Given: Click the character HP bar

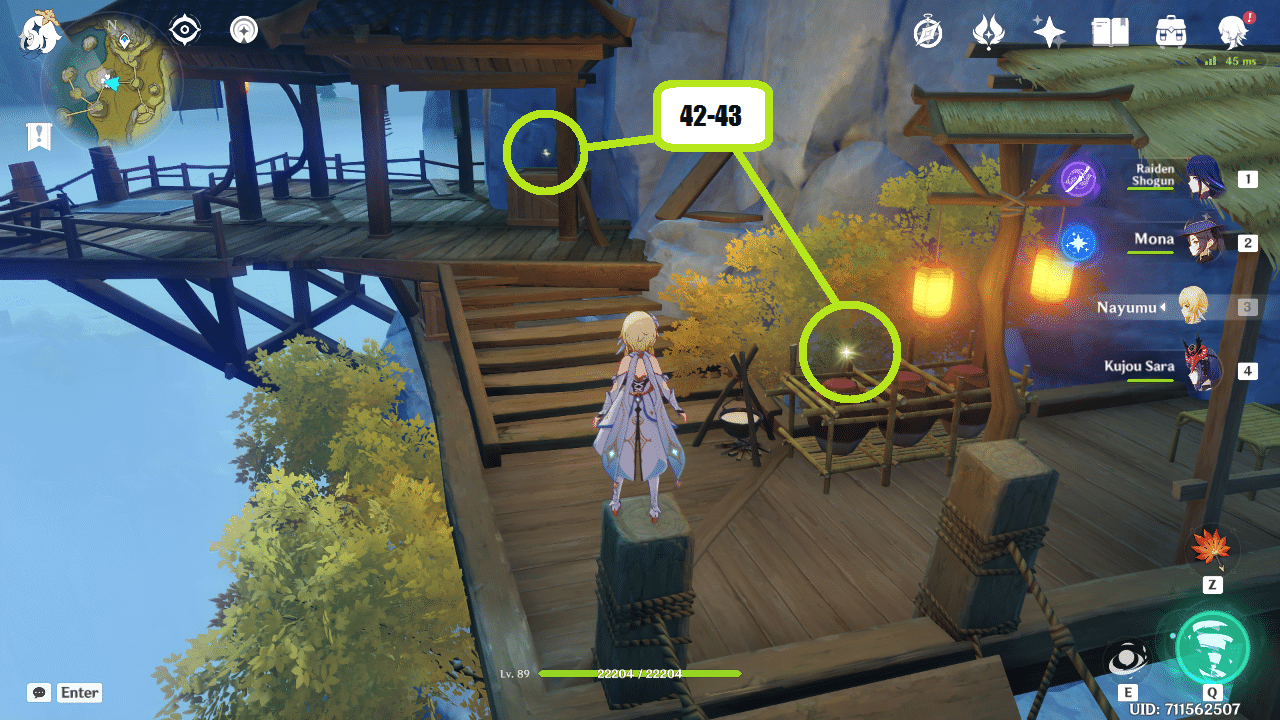Looking at the screenshot, I should [x=640, y=675].
